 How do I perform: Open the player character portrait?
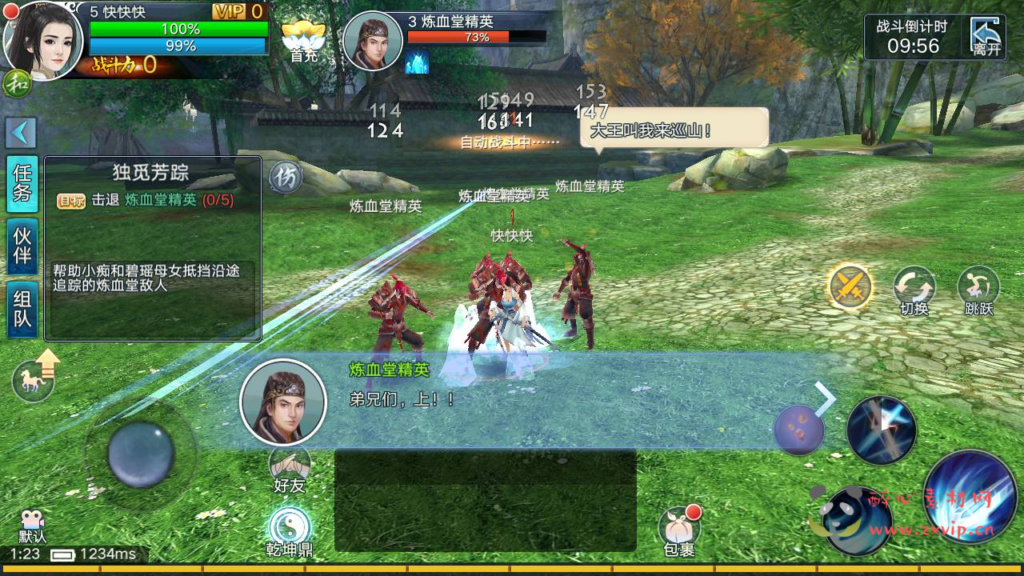click(43, 40)
